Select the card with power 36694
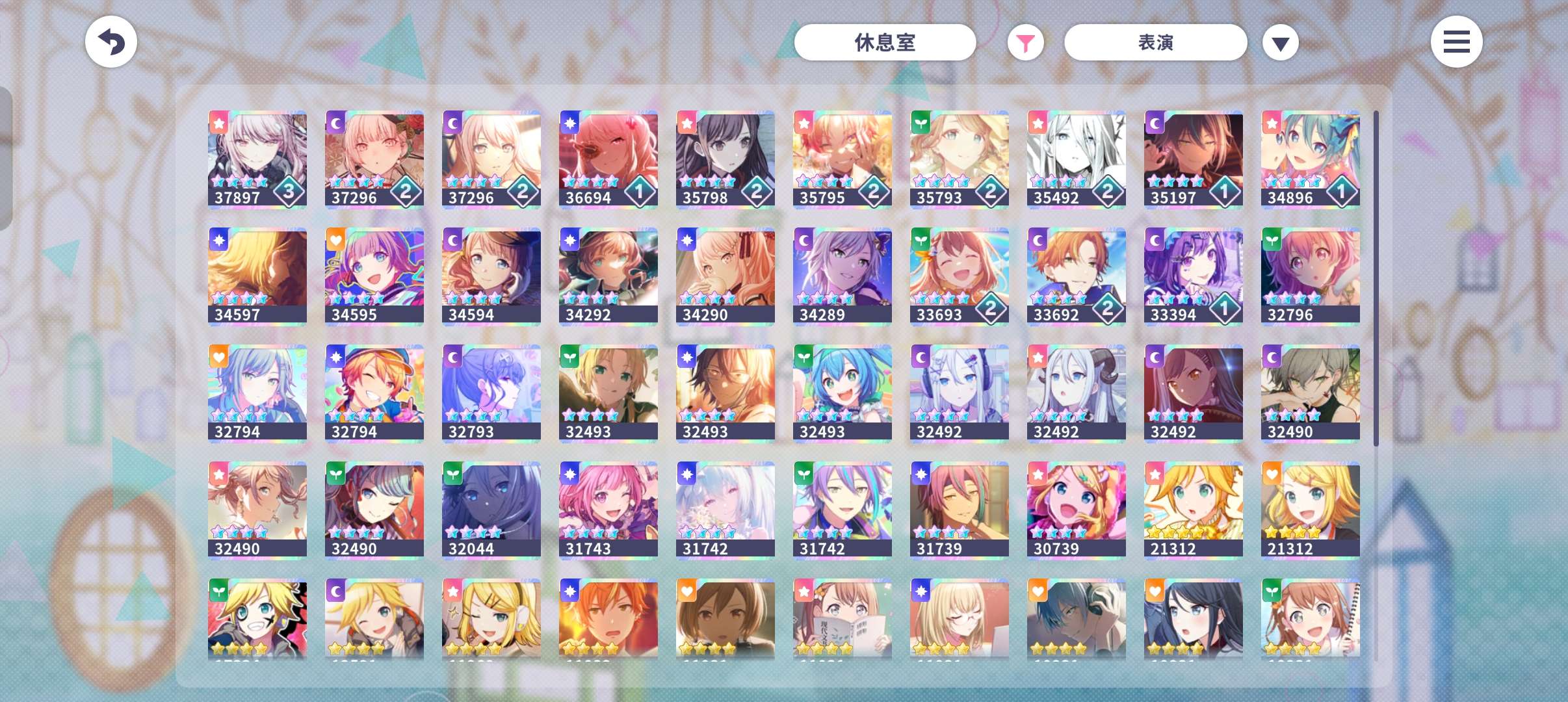Viewport: 1568px width, 702px height. pyautogui.click(x=608, y=158)
